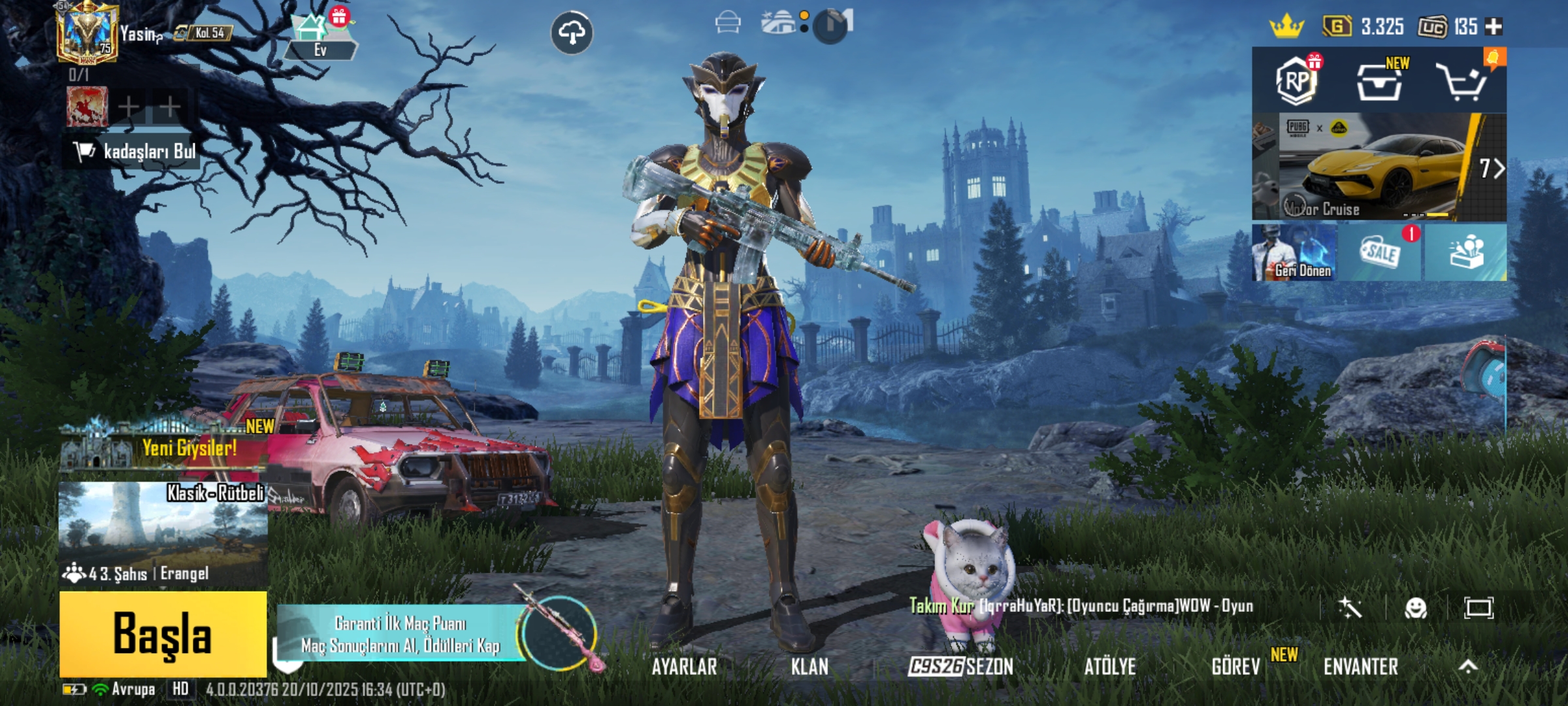The image size is (1568, 706).
Task: Open the AYARLAR settings menu
Action: click(684, 667)
